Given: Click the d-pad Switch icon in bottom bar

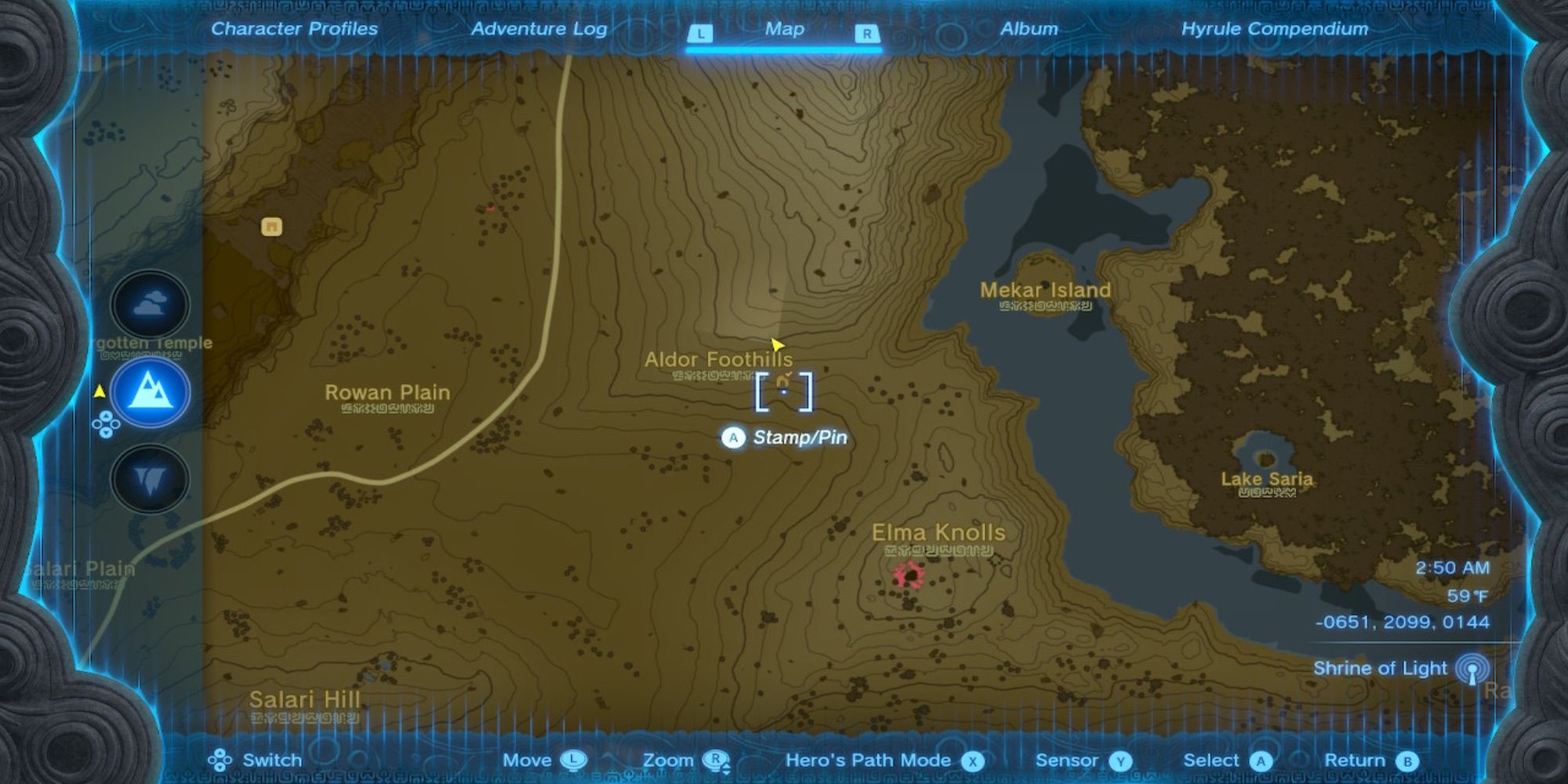Looking at the screenshot, I should [220, 760].
